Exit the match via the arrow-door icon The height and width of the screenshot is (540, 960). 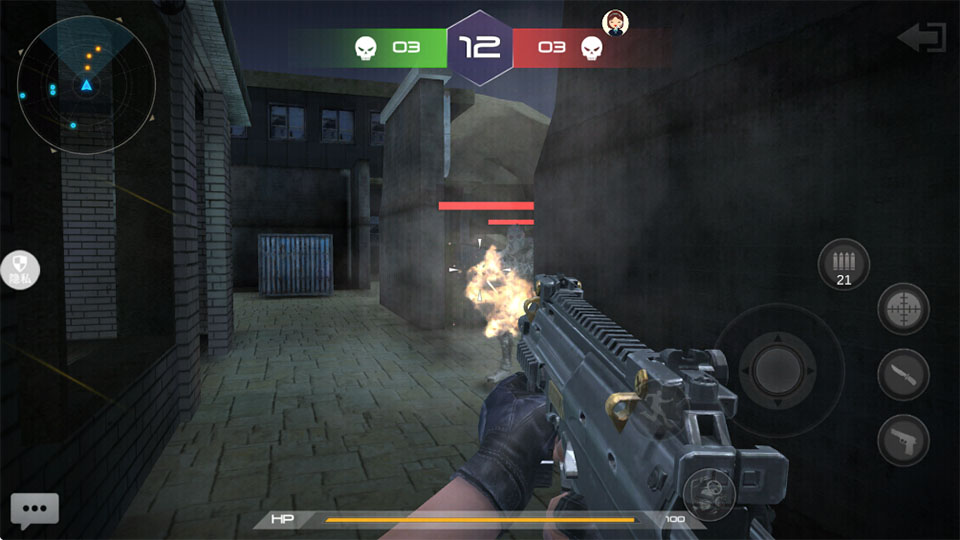(922, 38)
